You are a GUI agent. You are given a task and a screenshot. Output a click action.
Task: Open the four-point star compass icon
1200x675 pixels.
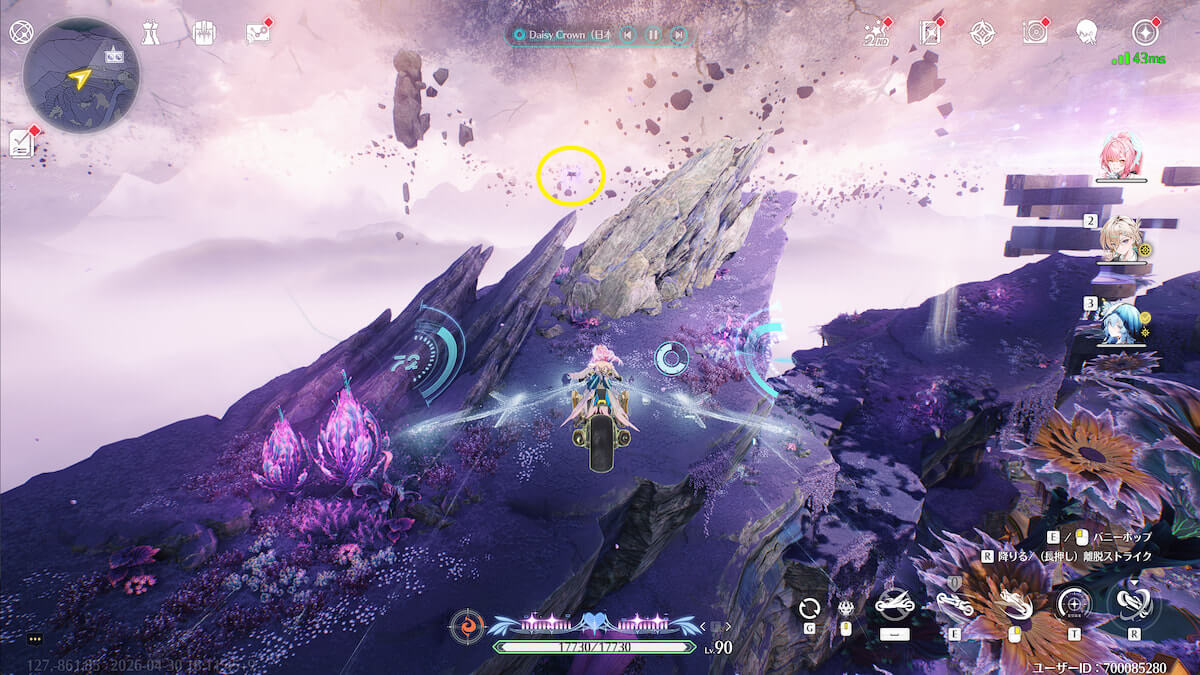(x=982, y=33)
